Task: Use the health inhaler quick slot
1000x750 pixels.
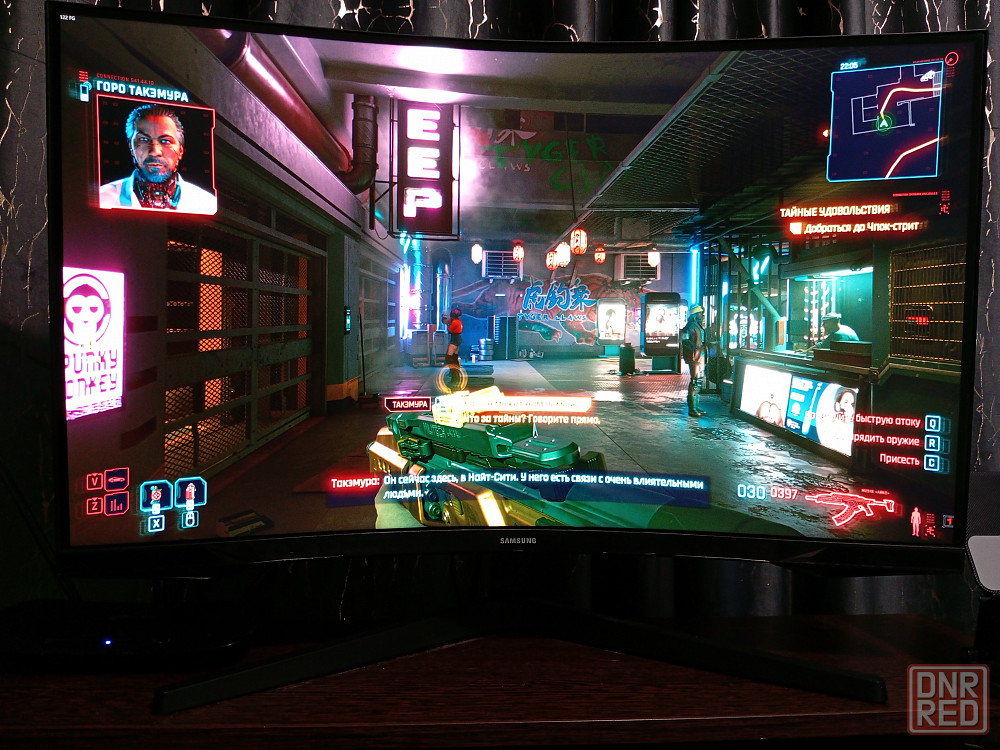Action: 190,493
